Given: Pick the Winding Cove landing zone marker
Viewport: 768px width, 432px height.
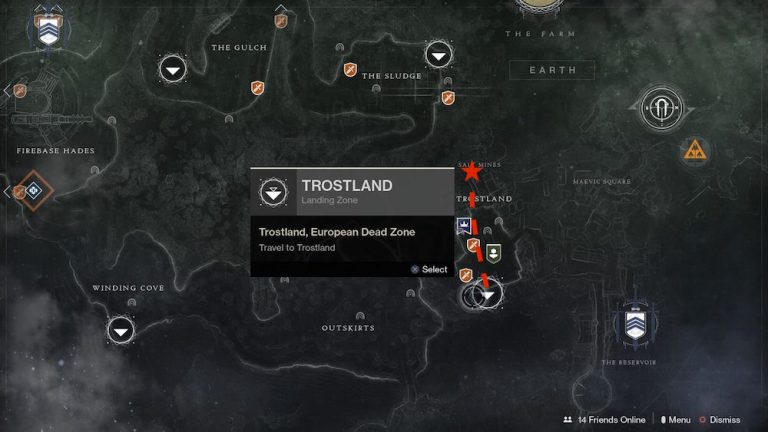Looking at the screenshot, I should (121, 329).
